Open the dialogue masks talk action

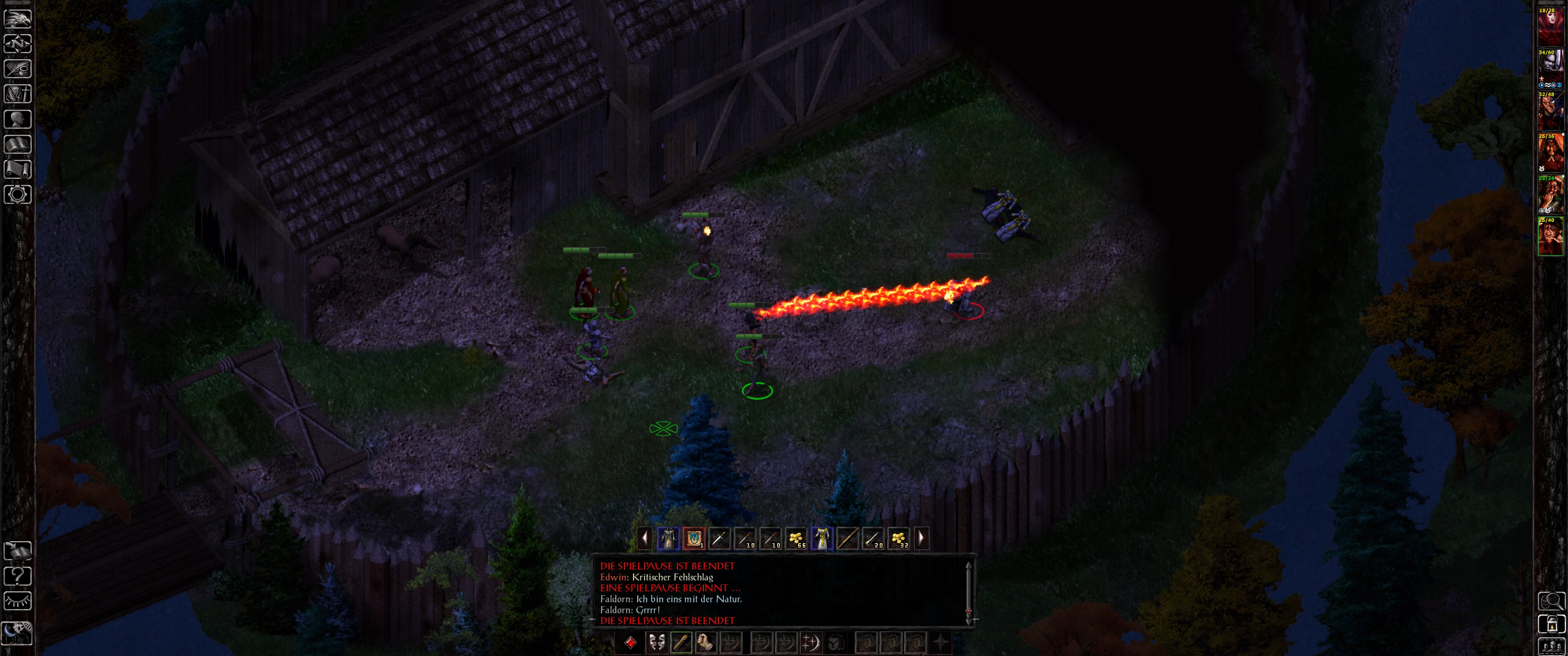click(x=655, y=642)
